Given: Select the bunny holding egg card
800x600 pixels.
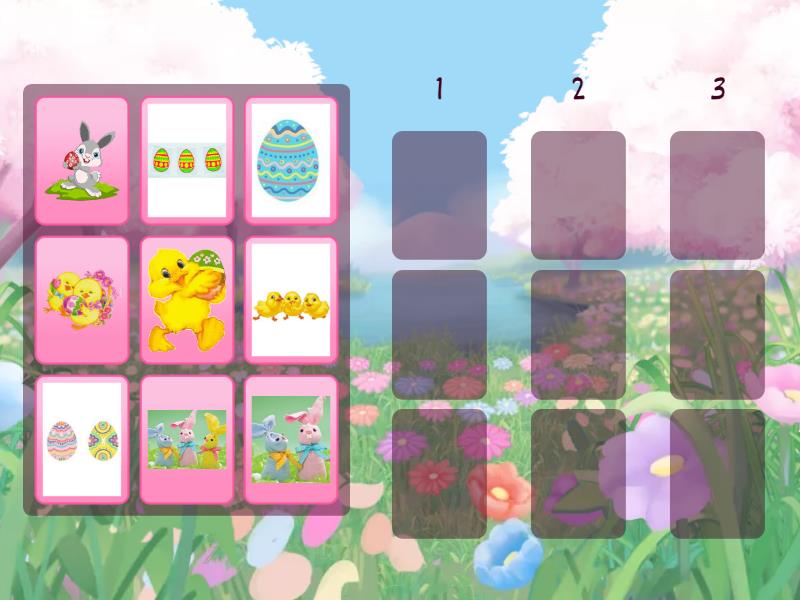Looking at the screenshot, I should pyautogui.click(x=82, y=160).
